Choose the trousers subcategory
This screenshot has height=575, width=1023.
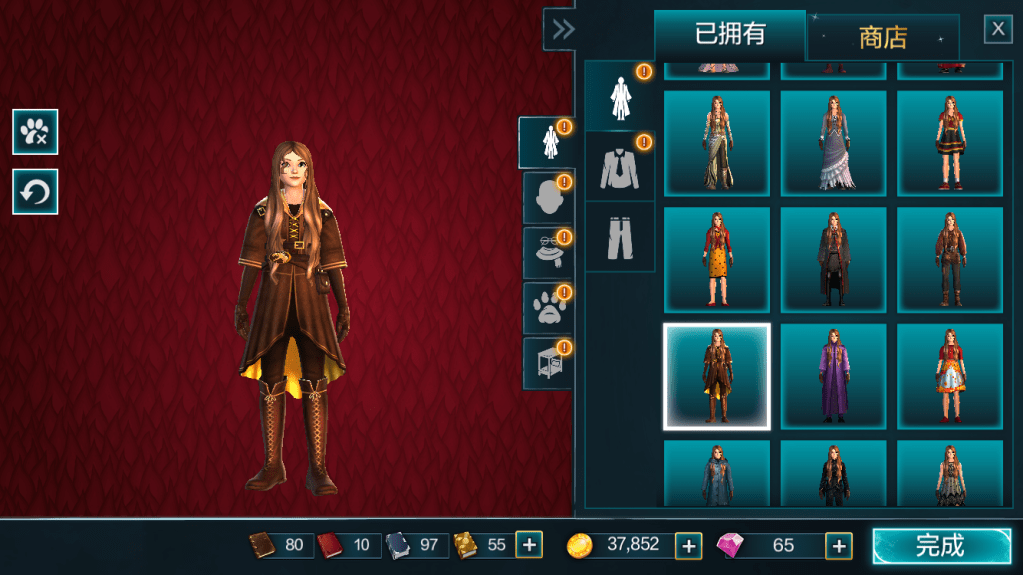pyautogui.click(x=619, y=236)
